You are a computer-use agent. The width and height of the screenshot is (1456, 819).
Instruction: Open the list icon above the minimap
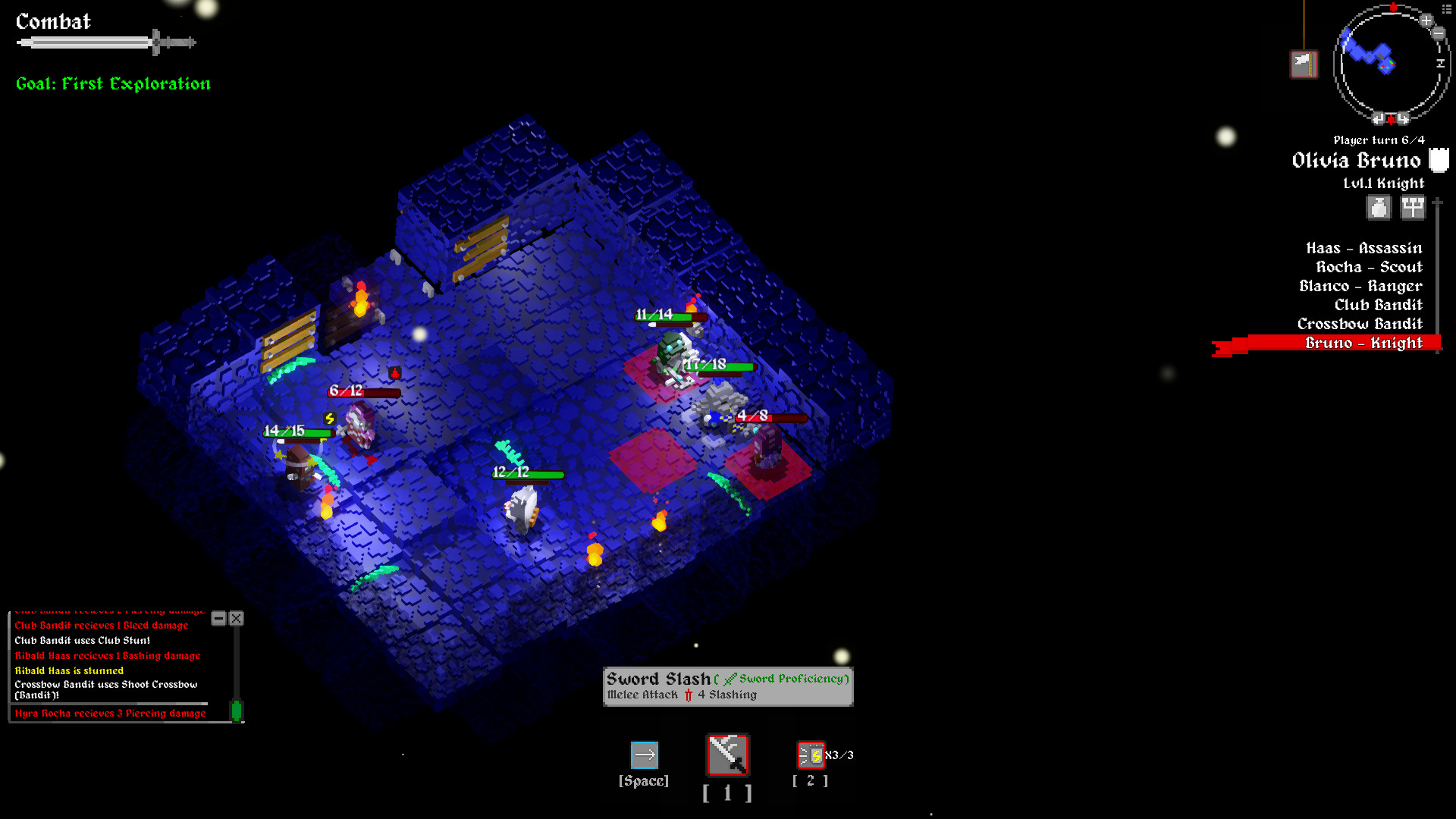click(x=1447, y=9)
